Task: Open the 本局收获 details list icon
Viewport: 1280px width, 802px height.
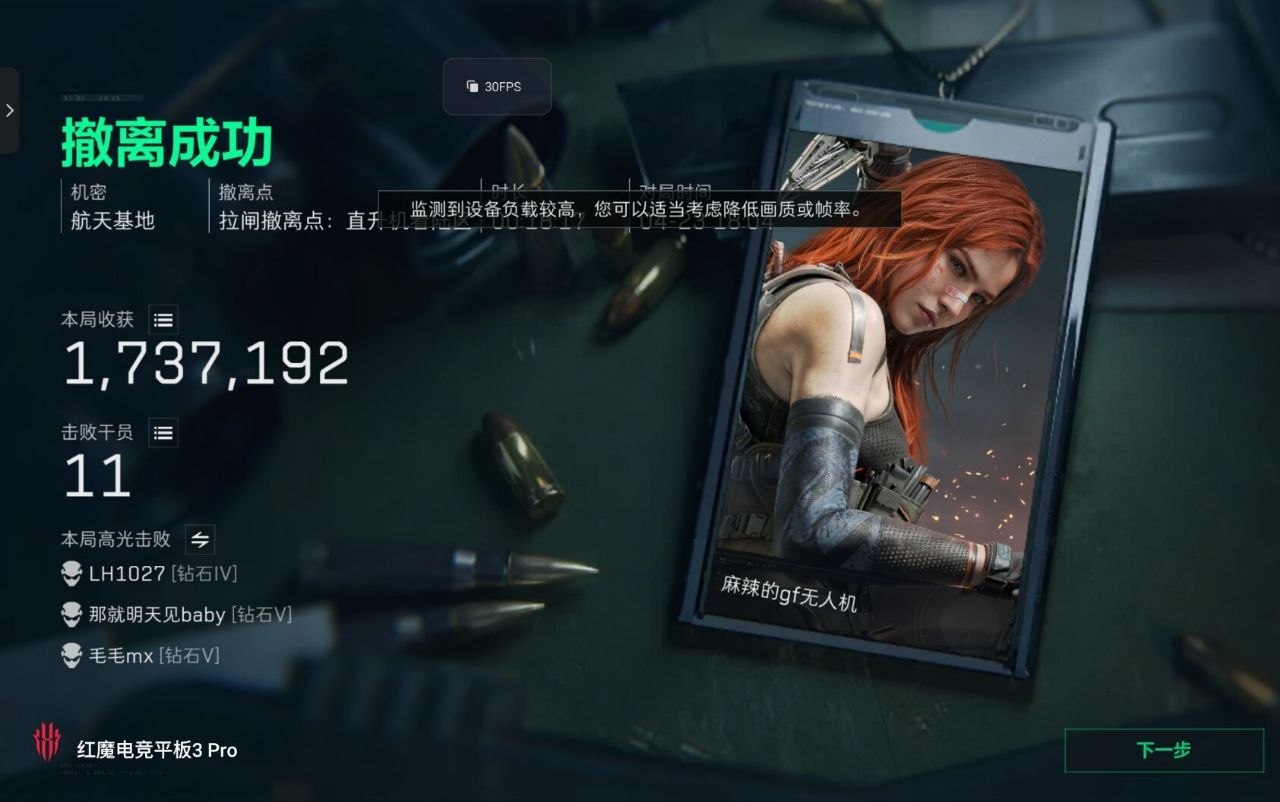Action: tap(164, 320)
